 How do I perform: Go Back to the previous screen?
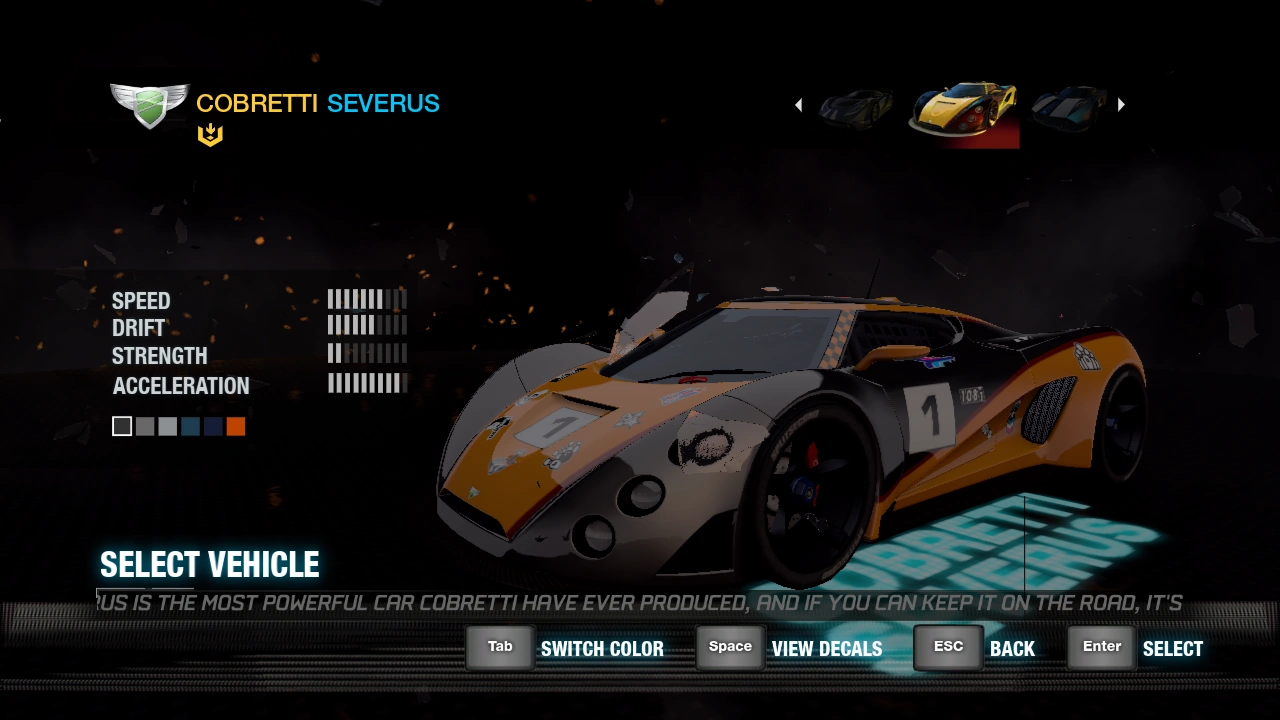tap(975, 648)
